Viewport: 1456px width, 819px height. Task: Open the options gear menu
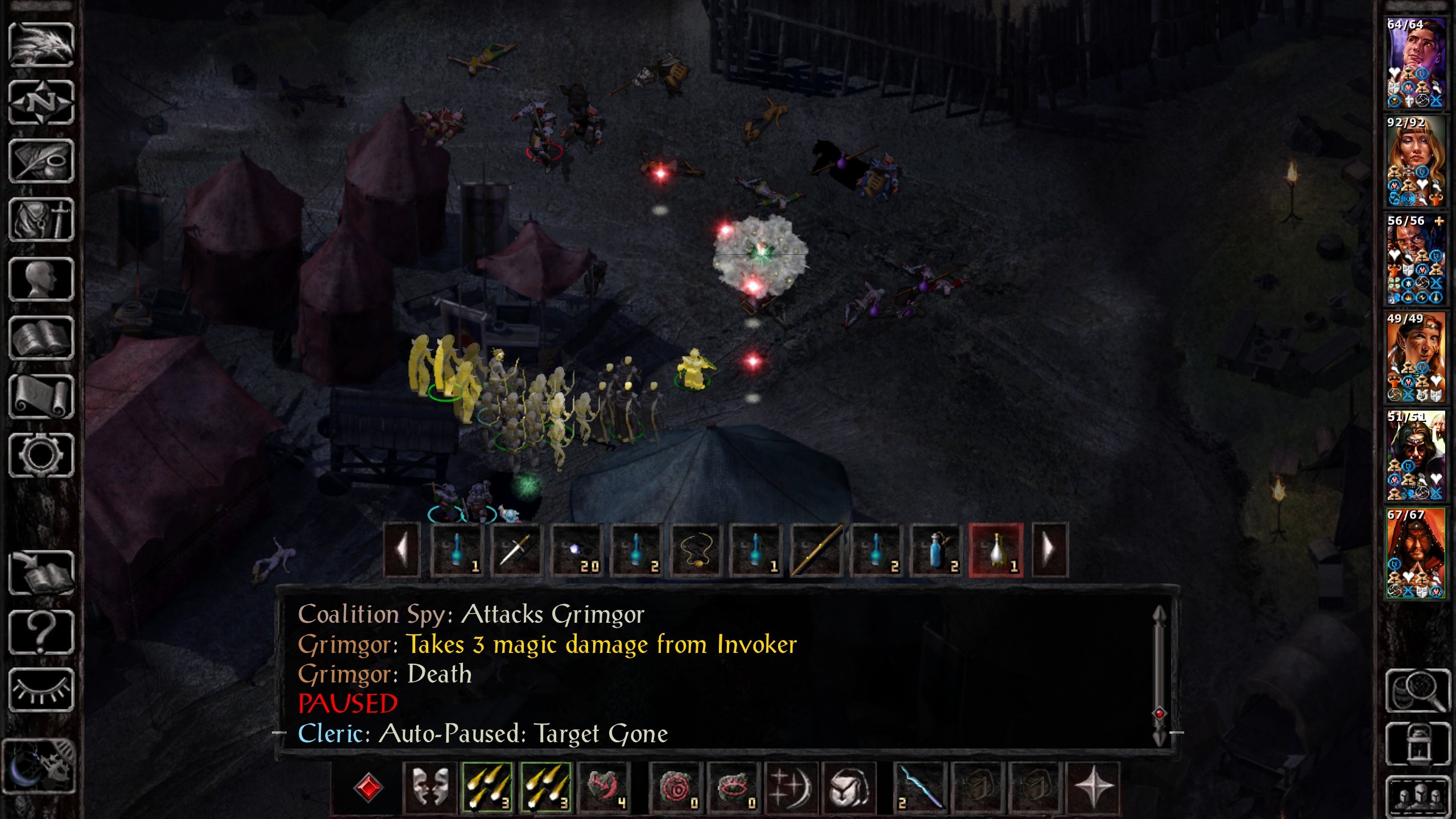(42, 456)
